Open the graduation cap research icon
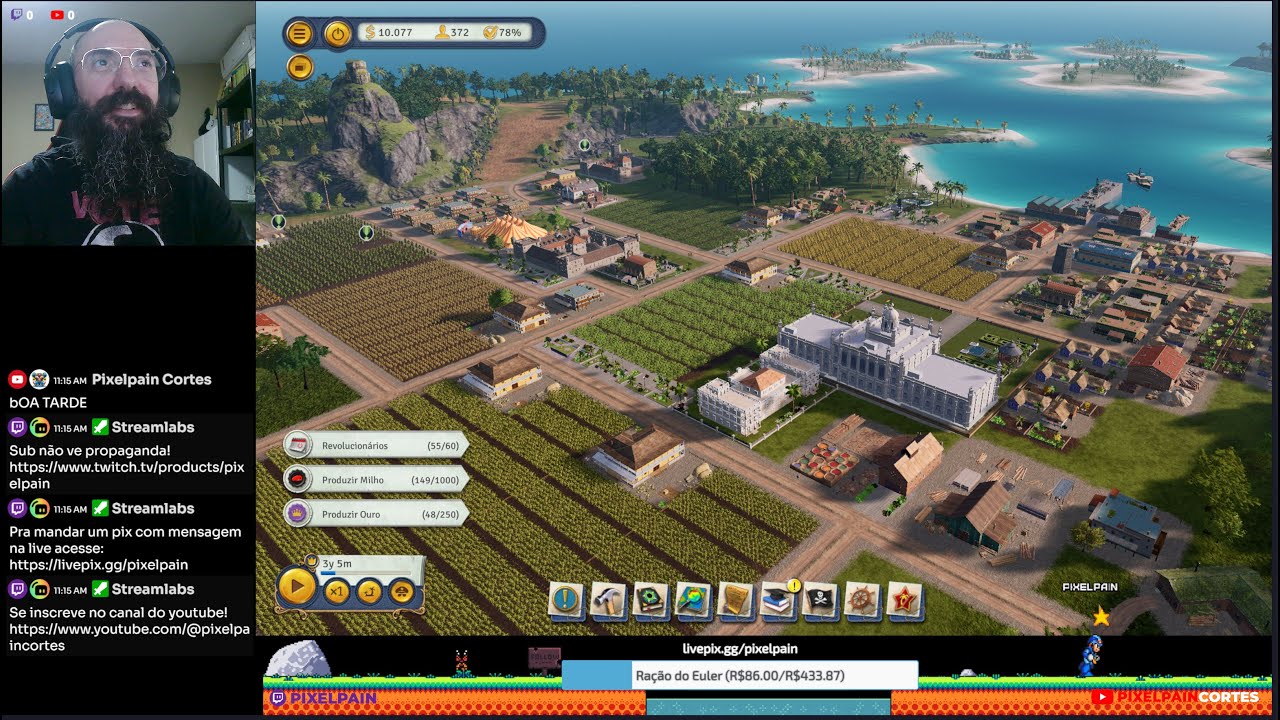This screenshot has height=720, width=1280. click(x=778, y=600)
